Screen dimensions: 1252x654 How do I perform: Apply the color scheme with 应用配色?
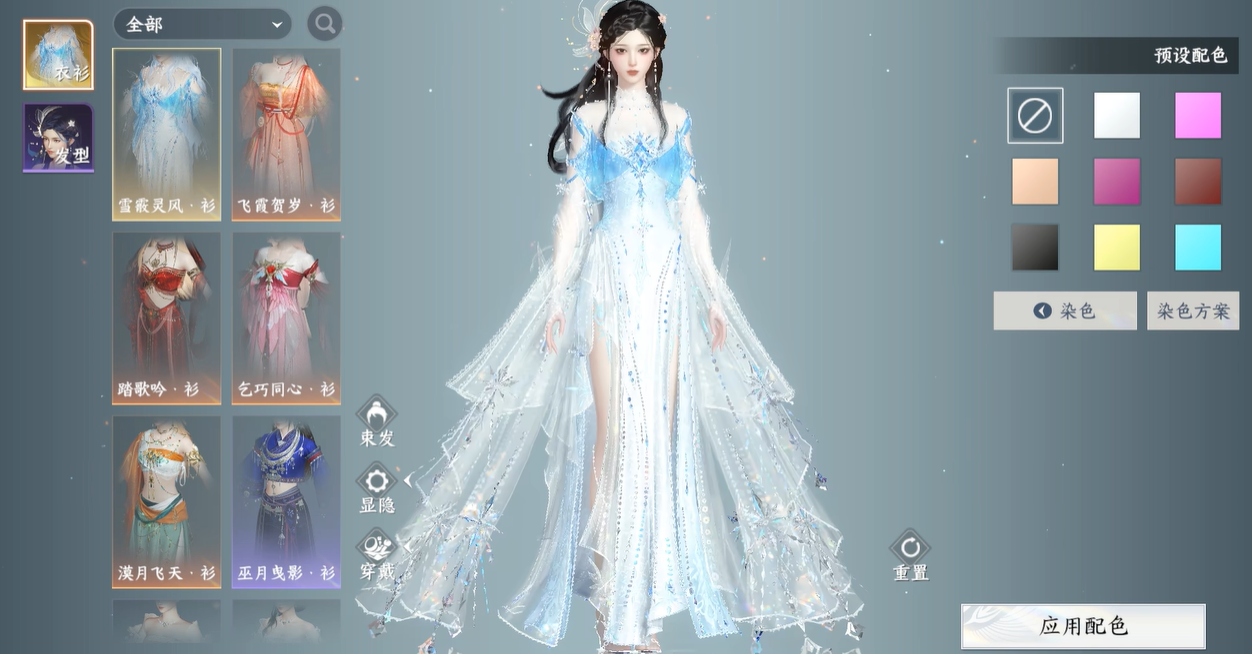pos(1083,627)
